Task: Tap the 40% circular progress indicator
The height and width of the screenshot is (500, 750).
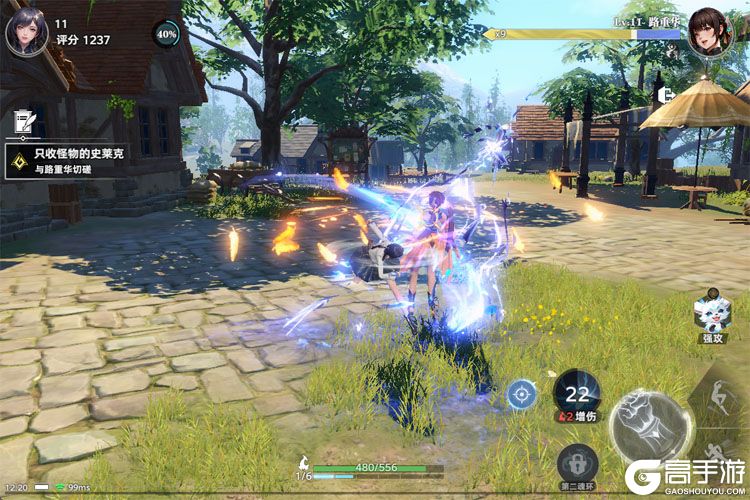Action: pyautogui.click(x=166, y=33)
